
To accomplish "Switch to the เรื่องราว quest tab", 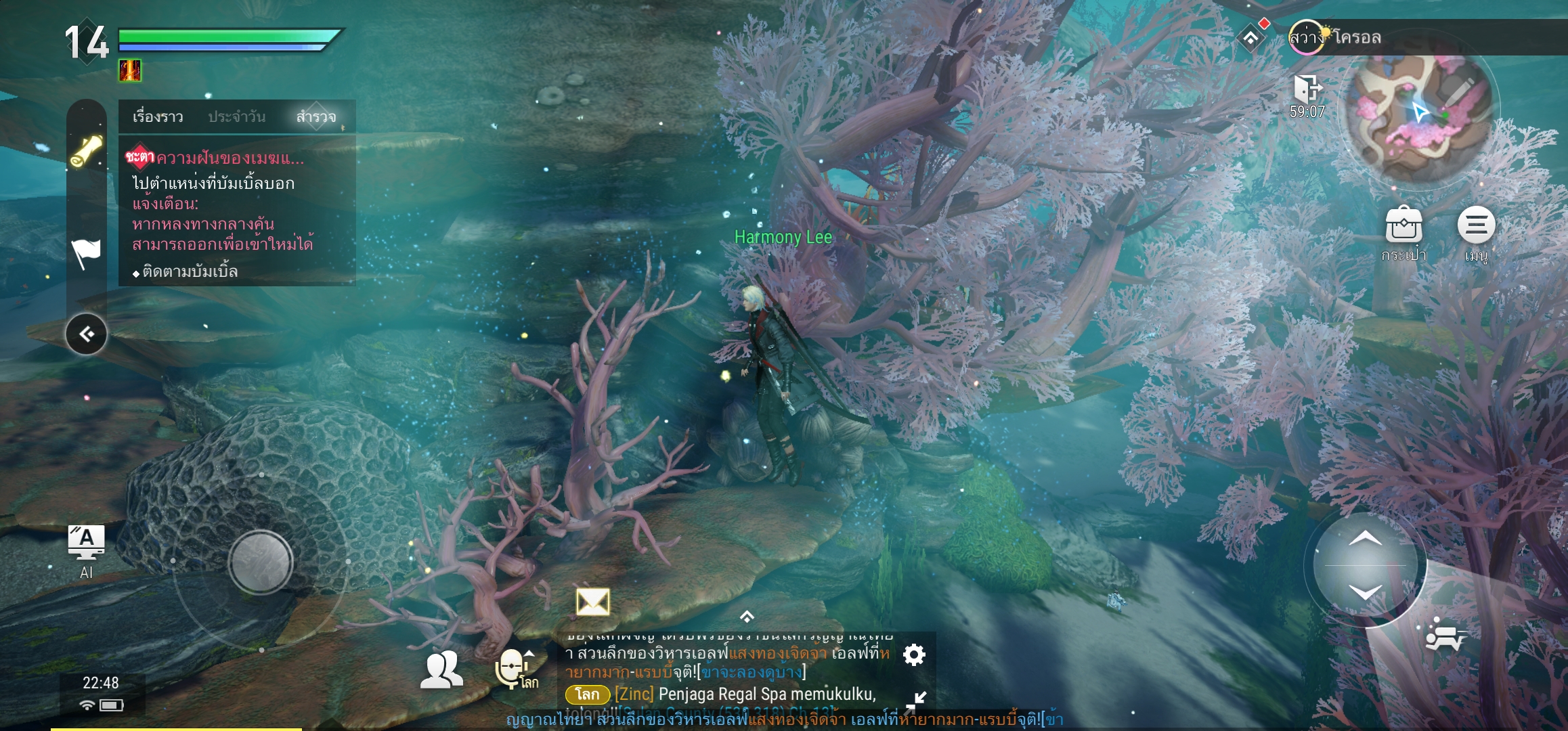I will point(158,117).
